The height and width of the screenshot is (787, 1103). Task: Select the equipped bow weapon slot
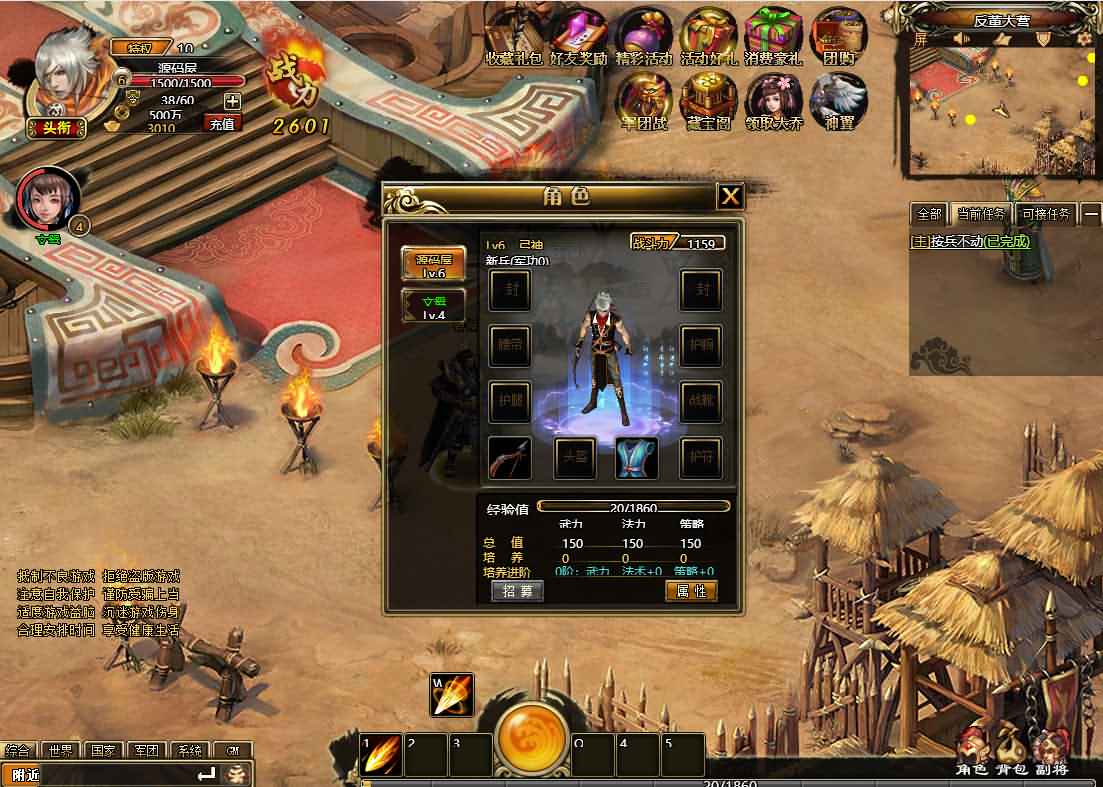[x=510, y=458]
